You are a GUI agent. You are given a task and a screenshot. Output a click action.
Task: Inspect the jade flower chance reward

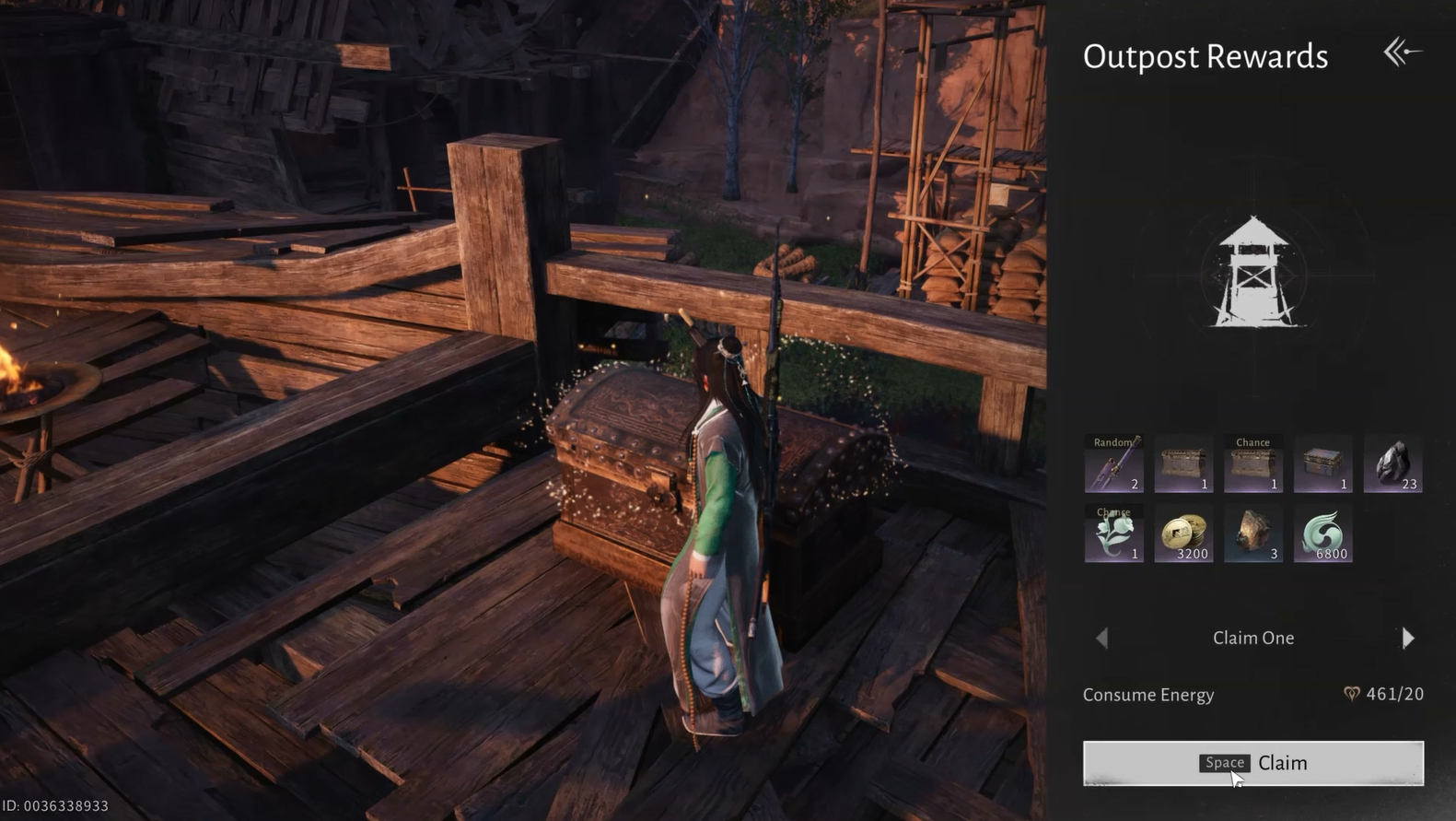coord(1113,534)
